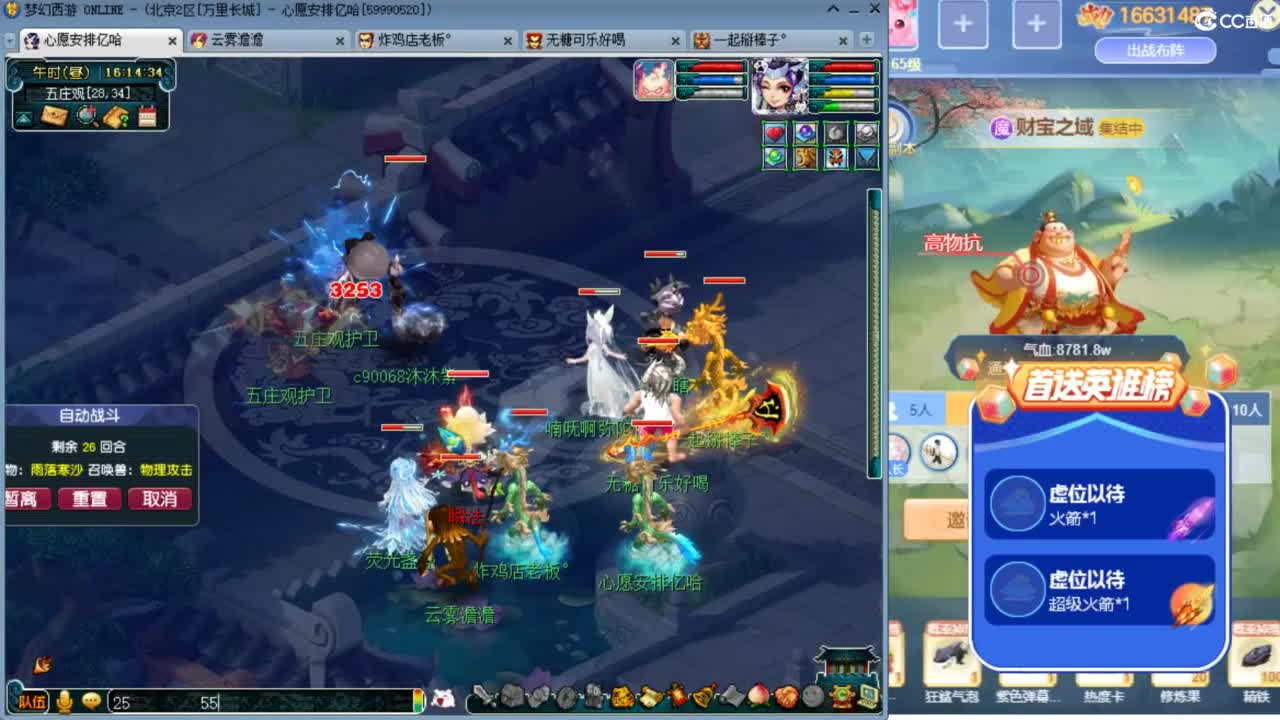Expand the blue chevron in skill grid

(866, 158)
